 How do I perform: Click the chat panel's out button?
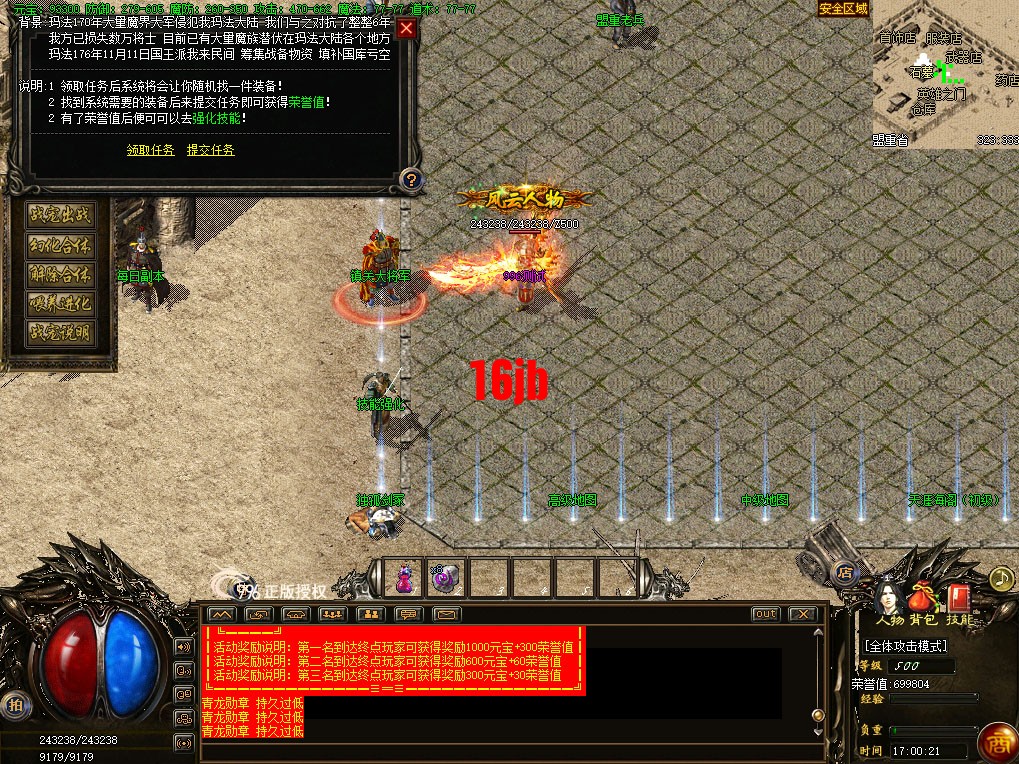(765, 614)
